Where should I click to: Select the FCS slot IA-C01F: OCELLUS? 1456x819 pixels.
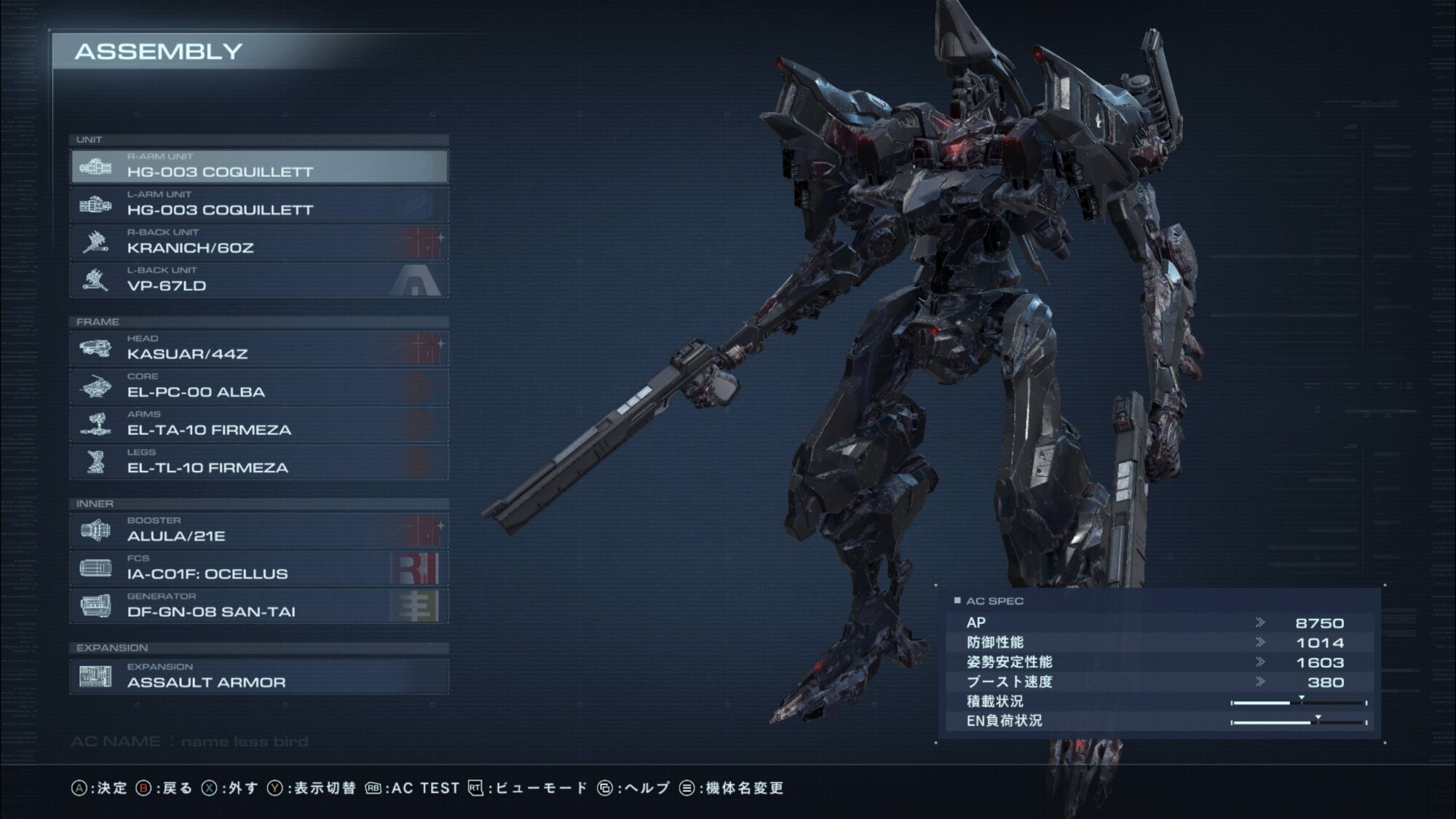point(258,569)
